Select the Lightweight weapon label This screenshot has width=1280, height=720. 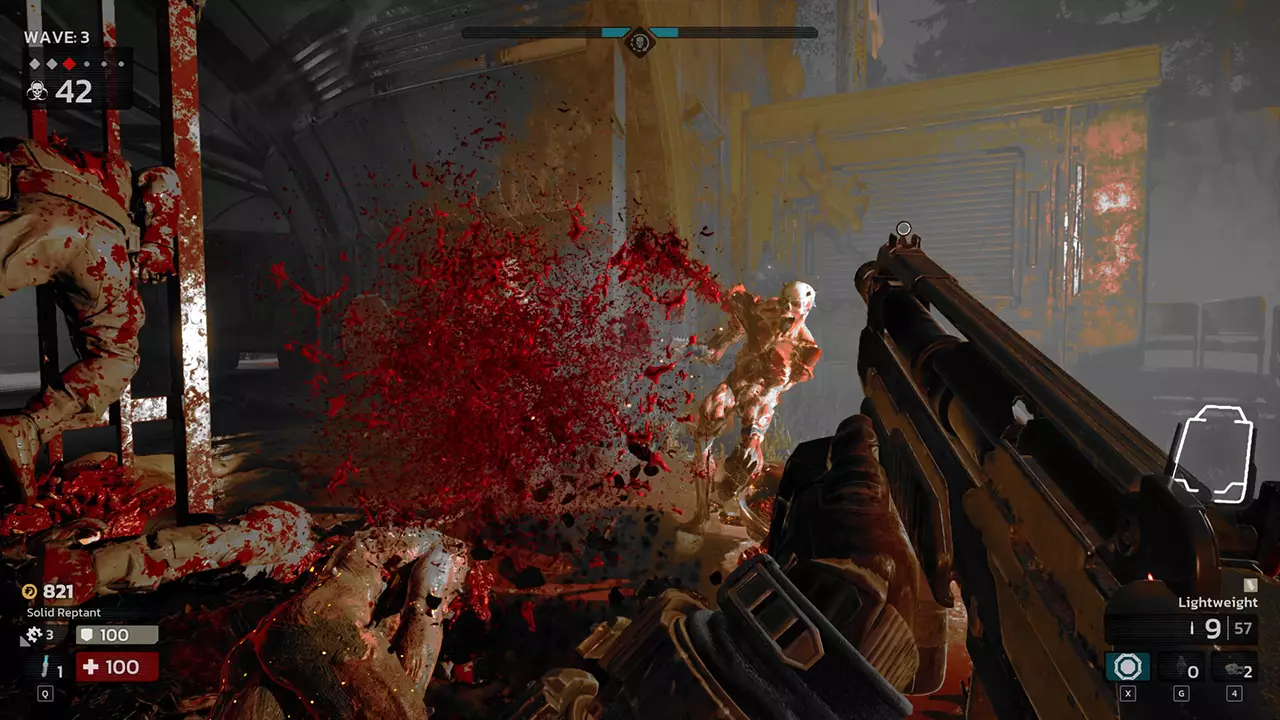click(1219, 604)
